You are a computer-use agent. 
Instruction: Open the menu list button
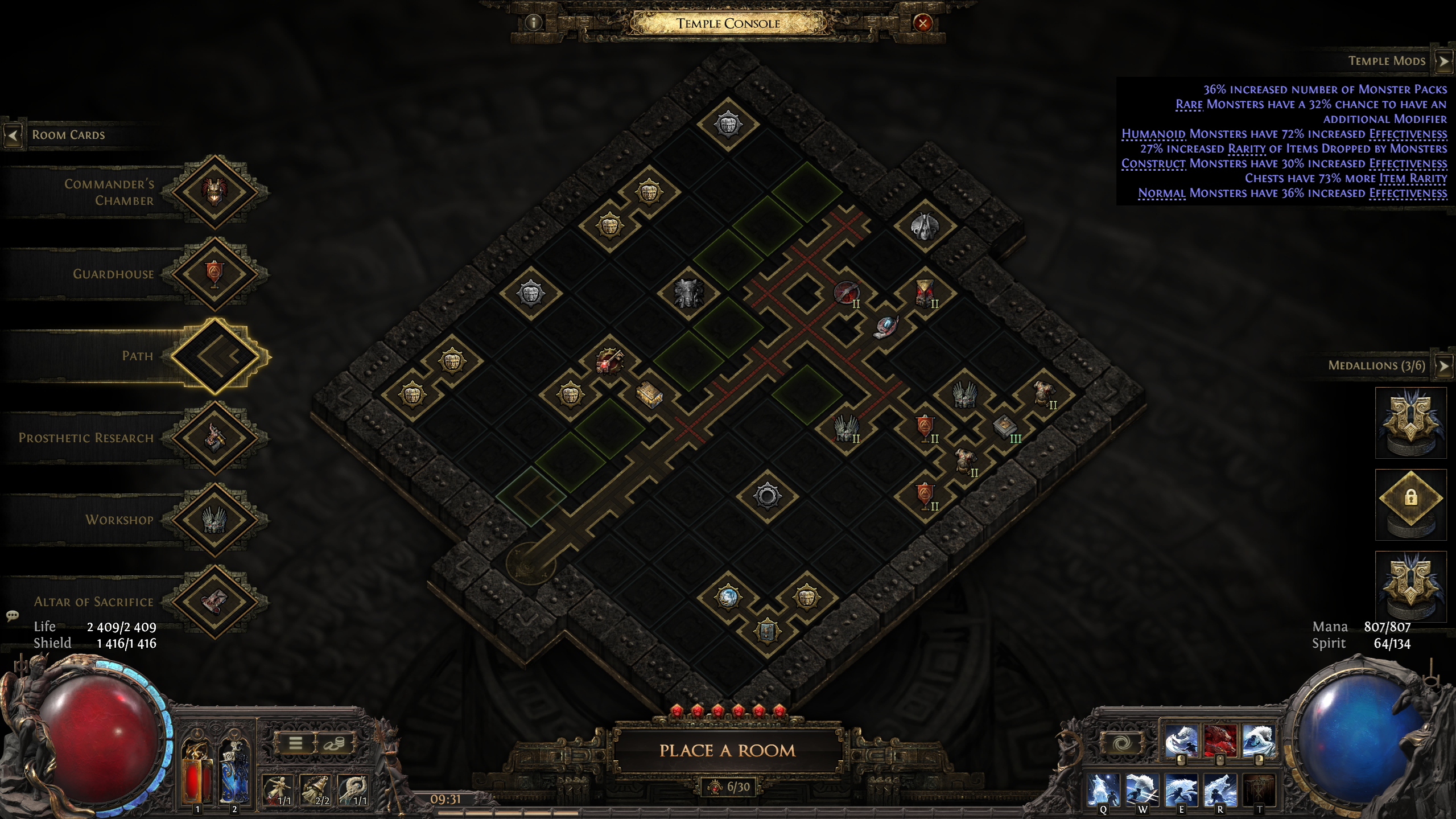coord(295,743)
